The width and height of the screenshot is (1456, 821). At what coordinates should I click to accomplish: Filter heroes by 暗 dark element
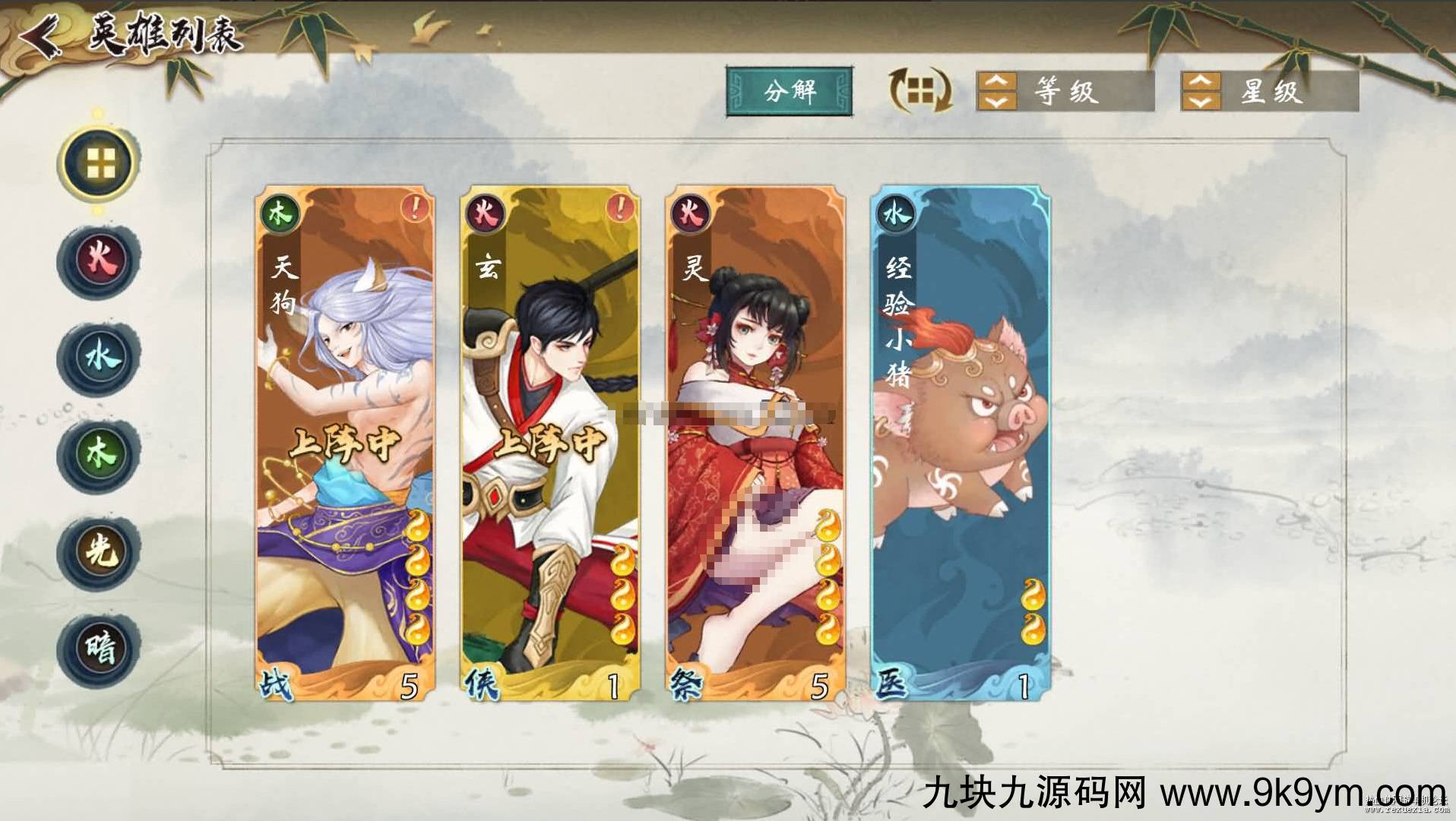coord(99,649)
